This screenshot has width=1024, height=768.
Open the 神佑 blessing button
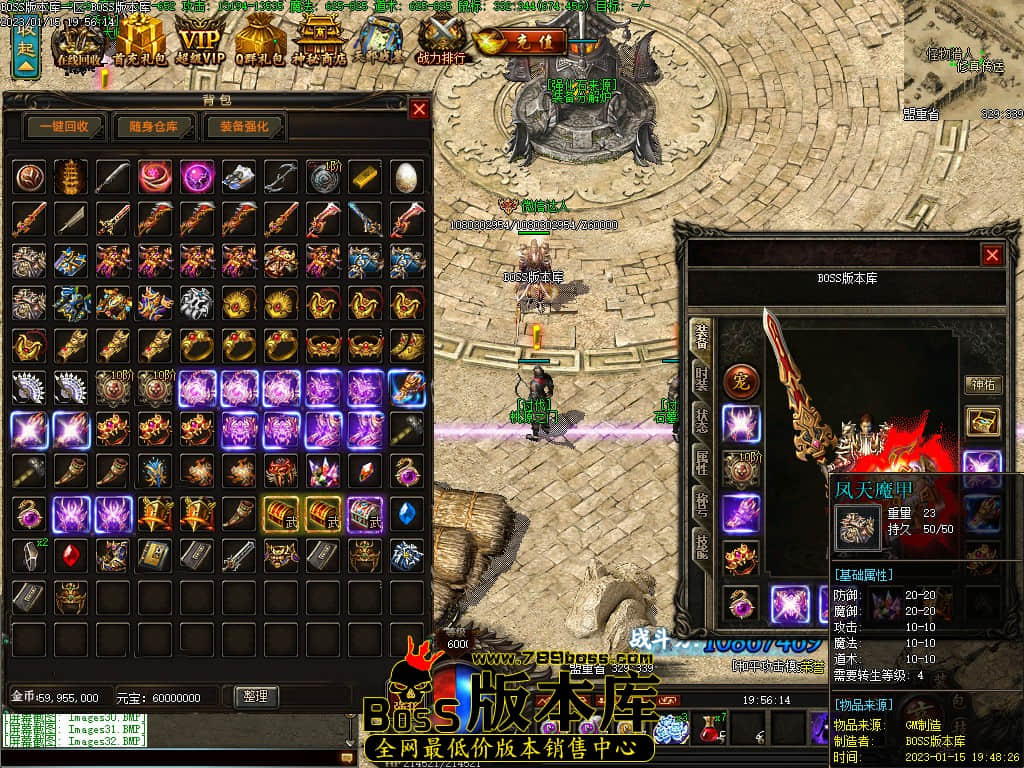982,384
